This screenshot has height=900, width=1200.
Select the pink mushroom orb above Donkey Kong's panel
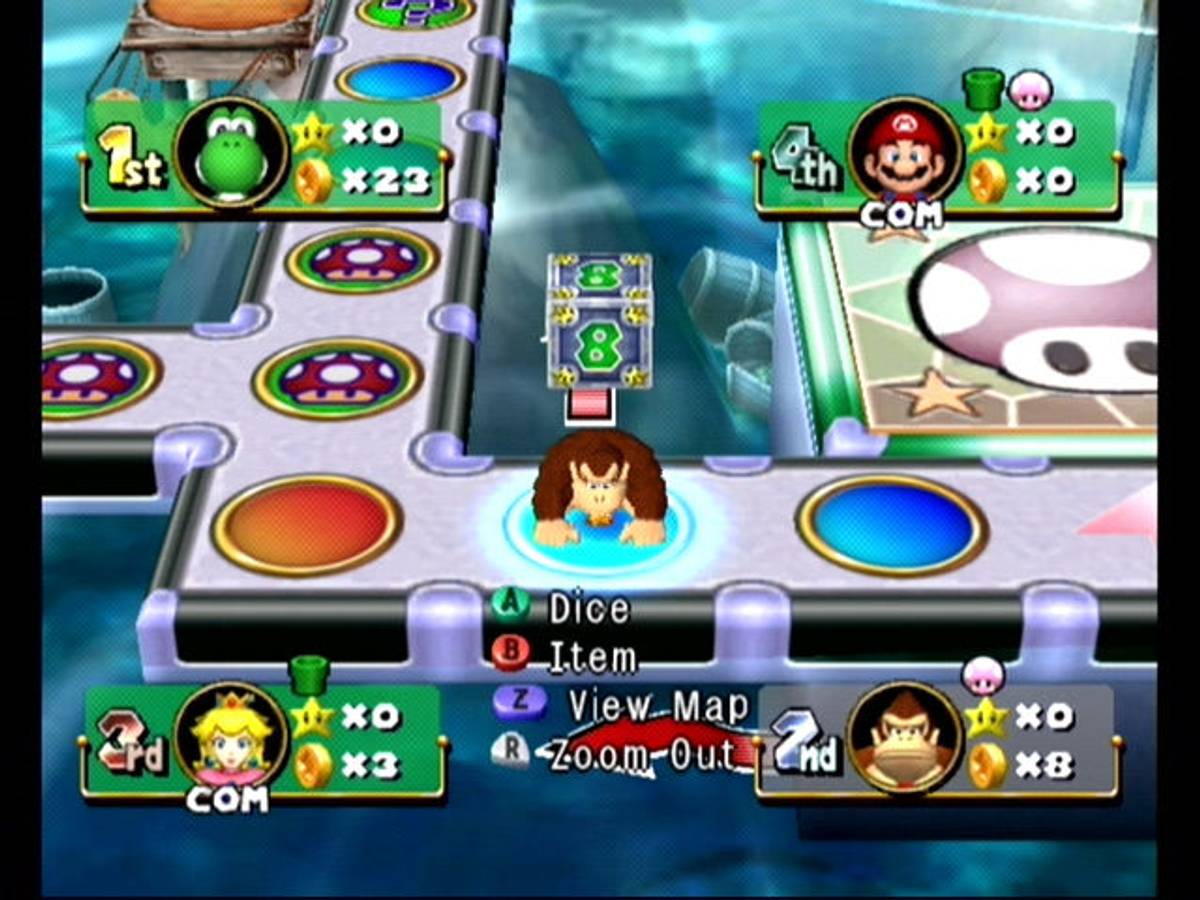pyautogui.click(x=982, y=674)
